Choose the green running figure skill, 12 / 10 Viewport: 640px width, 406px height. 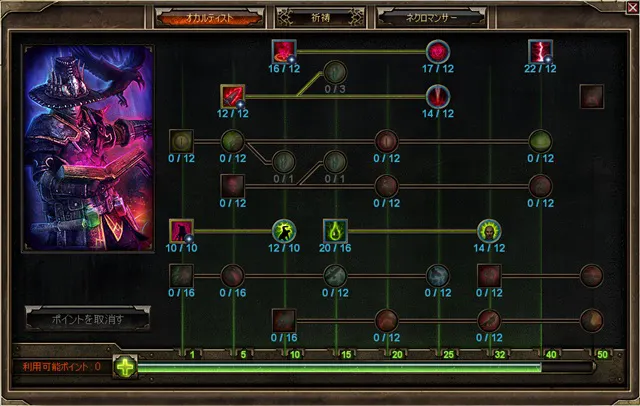click(x=285, y=230)
